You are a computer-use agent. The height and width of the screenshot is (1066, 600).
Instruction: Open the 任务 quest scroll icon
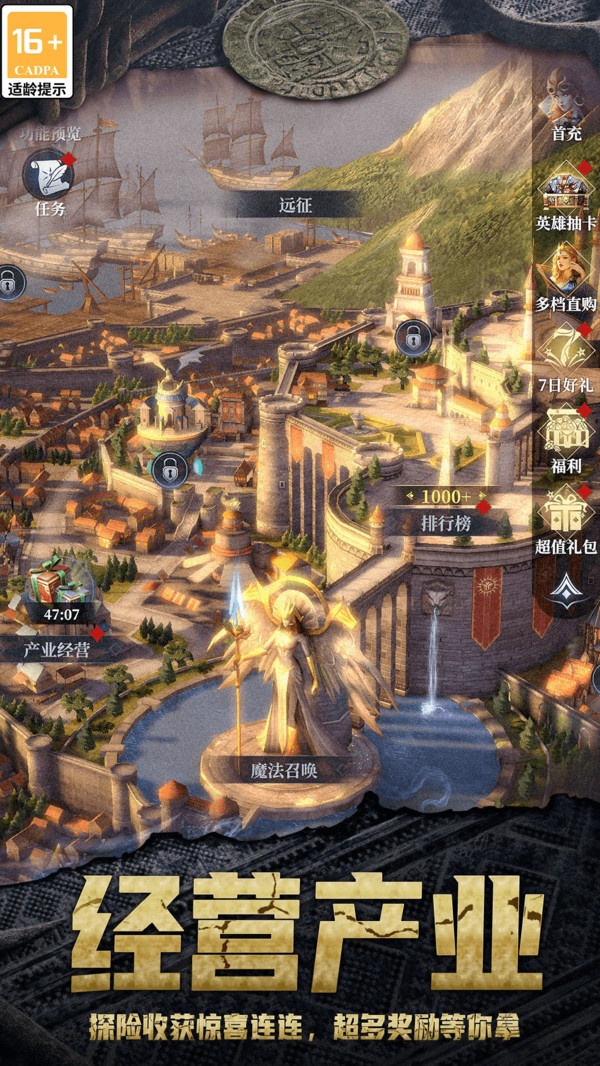click(x=47, y=175)
